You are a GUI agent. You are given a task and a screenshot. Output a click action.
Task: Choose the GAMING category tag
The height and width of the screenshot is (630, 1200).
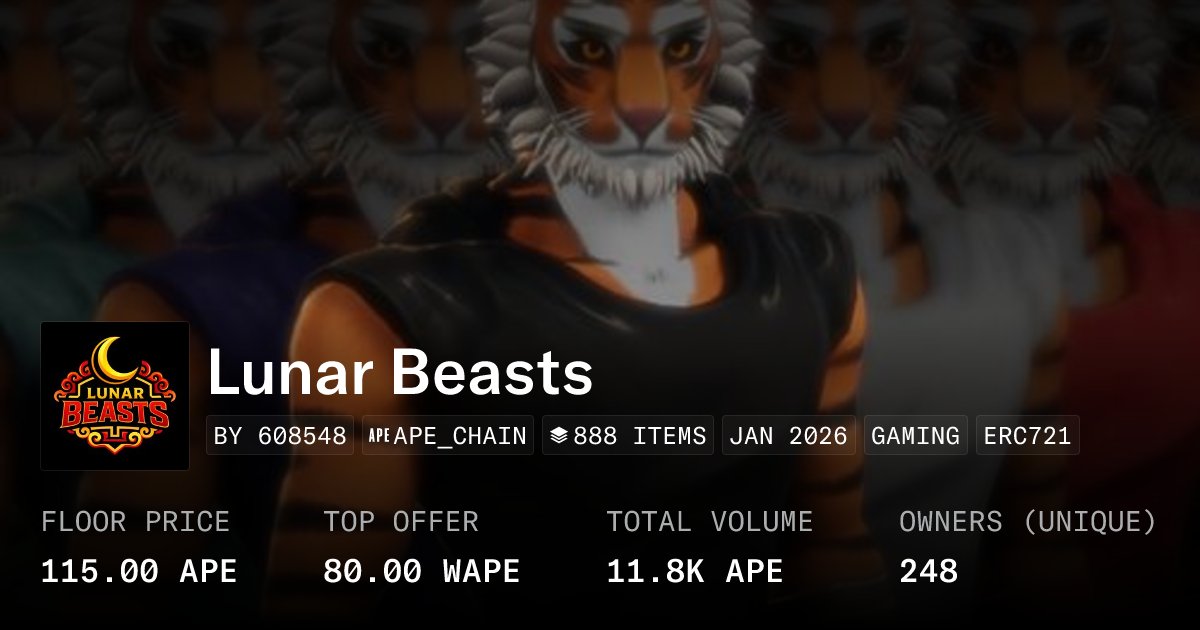[x=915, y=436]
